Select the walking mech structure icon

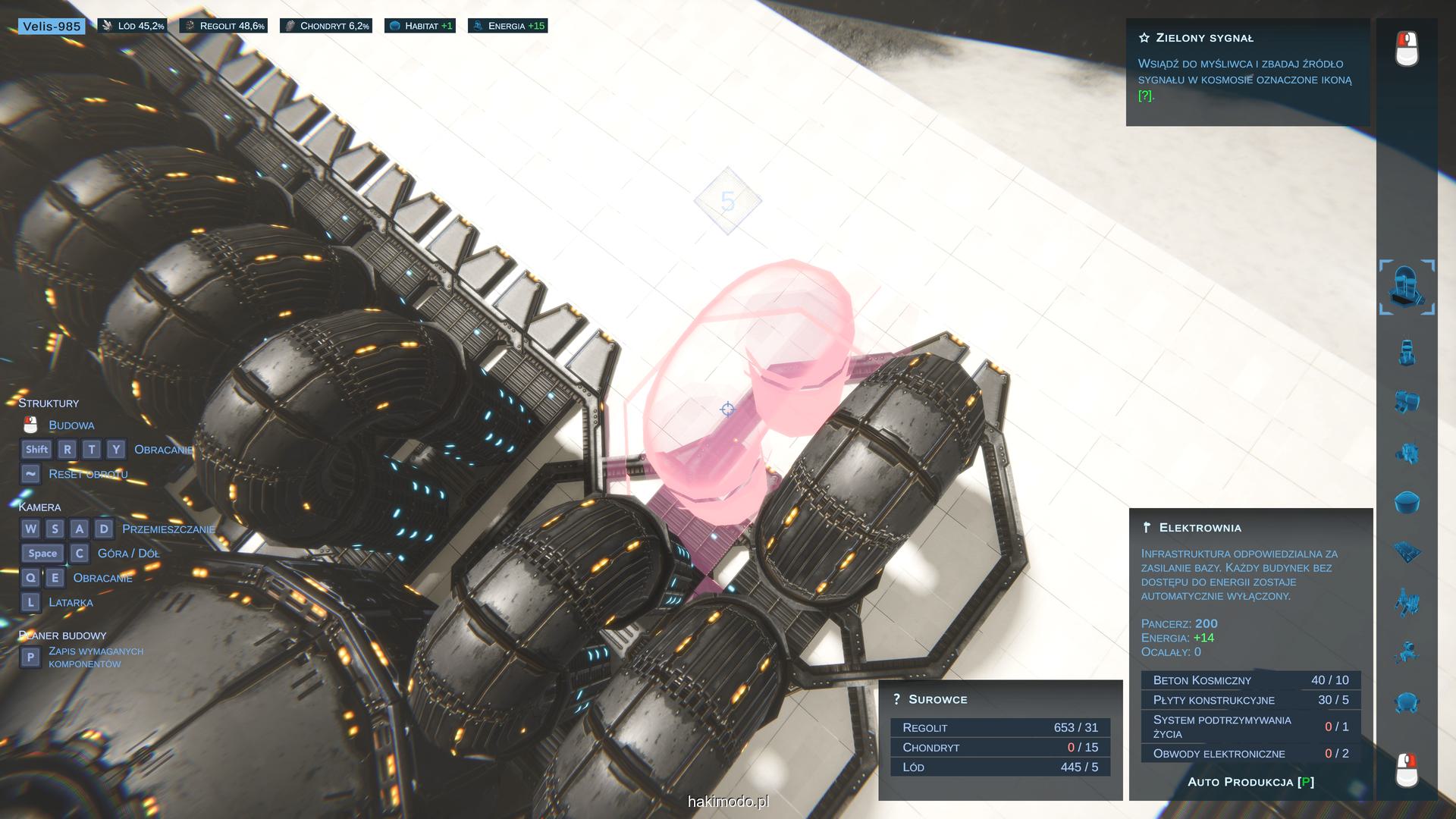pyautogui.click(x=1407, y=602)
